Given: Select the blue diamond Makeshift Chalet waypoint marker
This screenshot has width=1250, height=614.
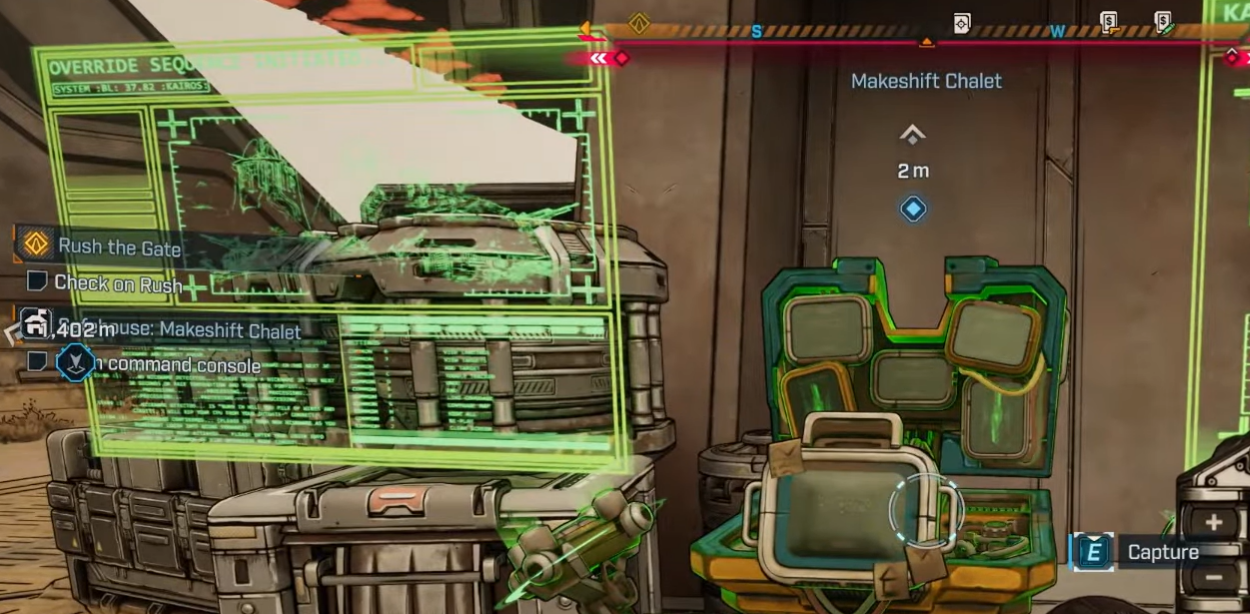Looking at the screenshot, I should pos(912,209).
